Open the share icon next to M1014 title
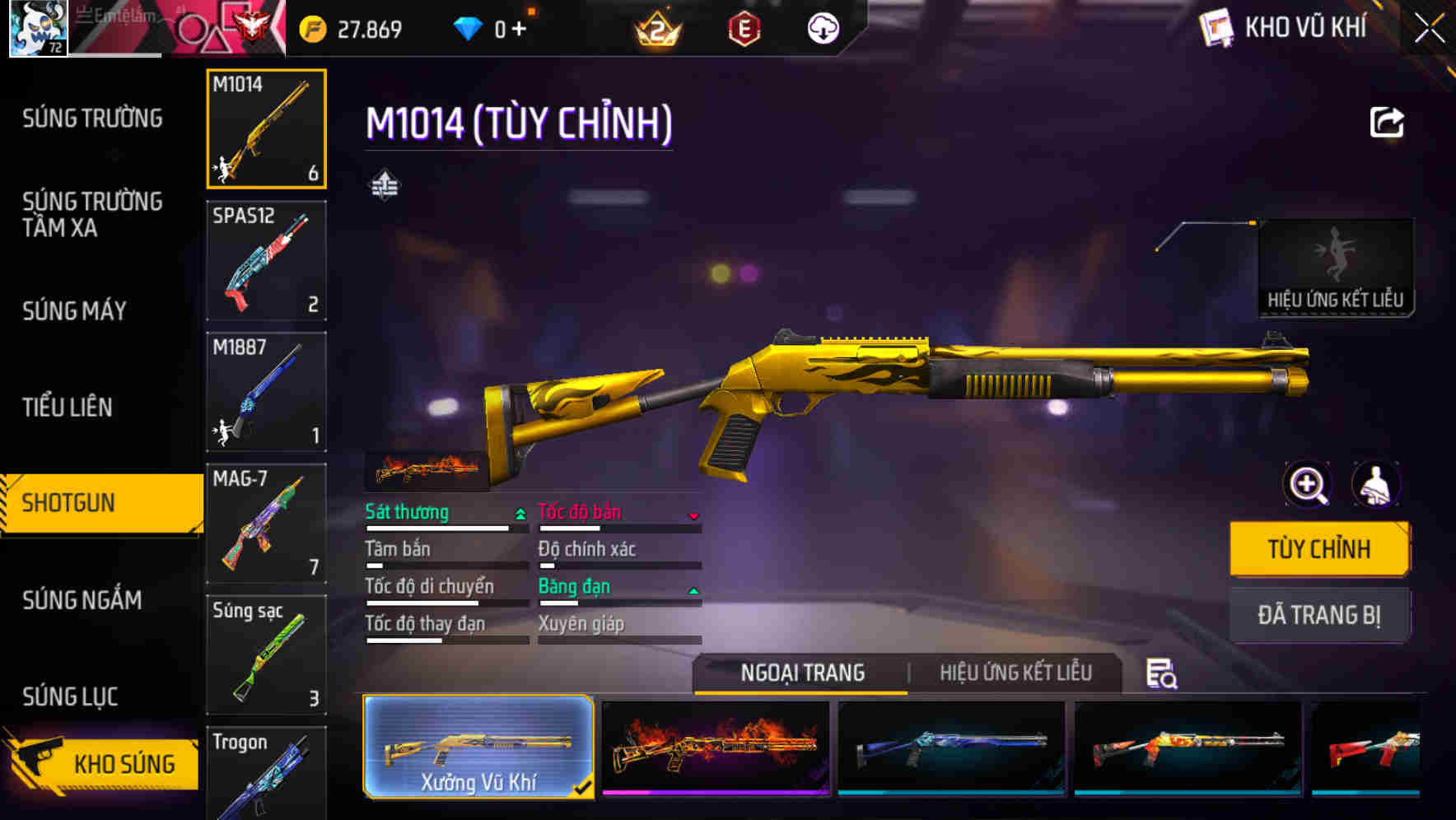This screenshot has width=1456, height=820. [1387, 122]
